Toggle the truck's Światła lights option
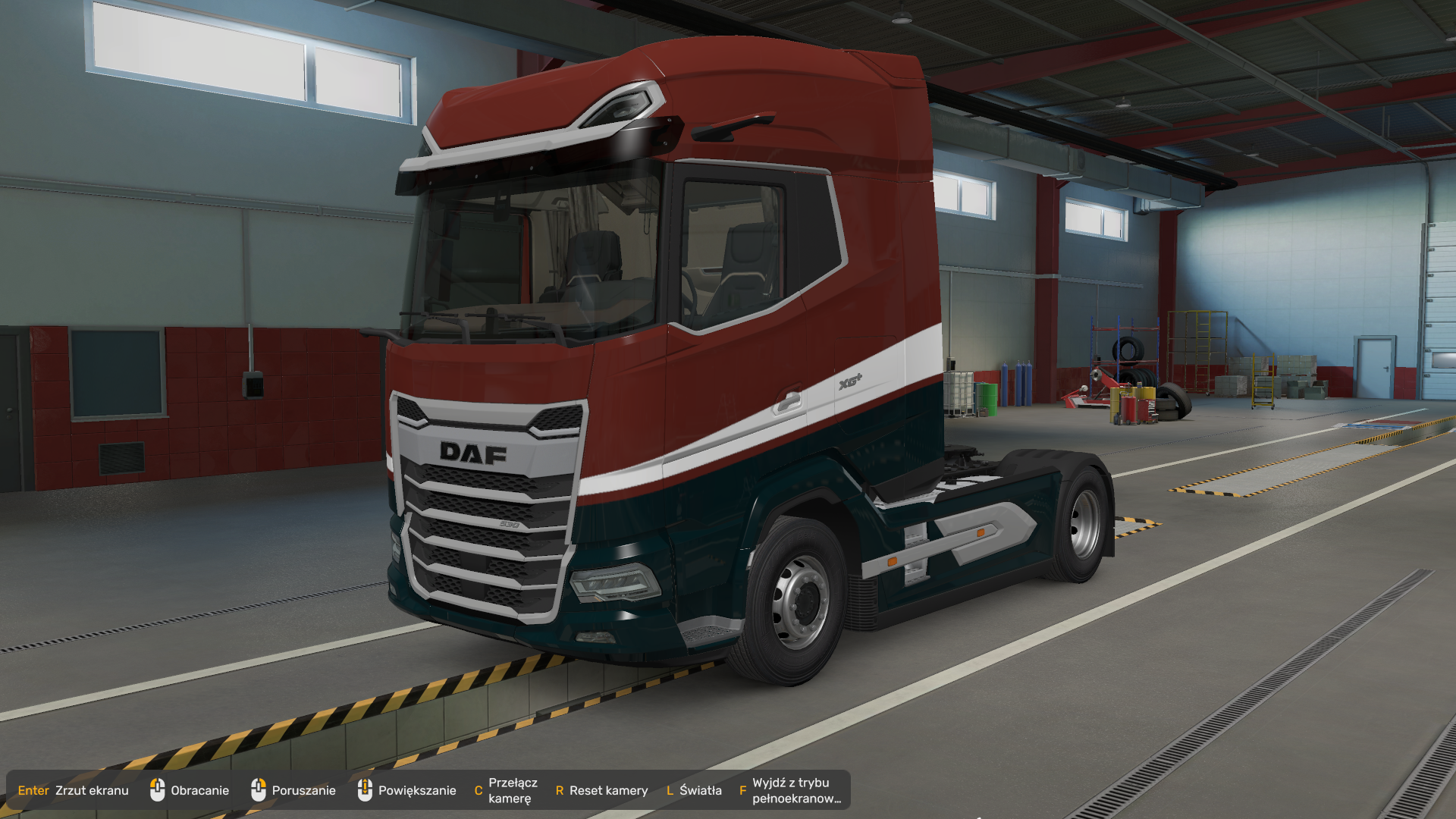 pos(694,790)
